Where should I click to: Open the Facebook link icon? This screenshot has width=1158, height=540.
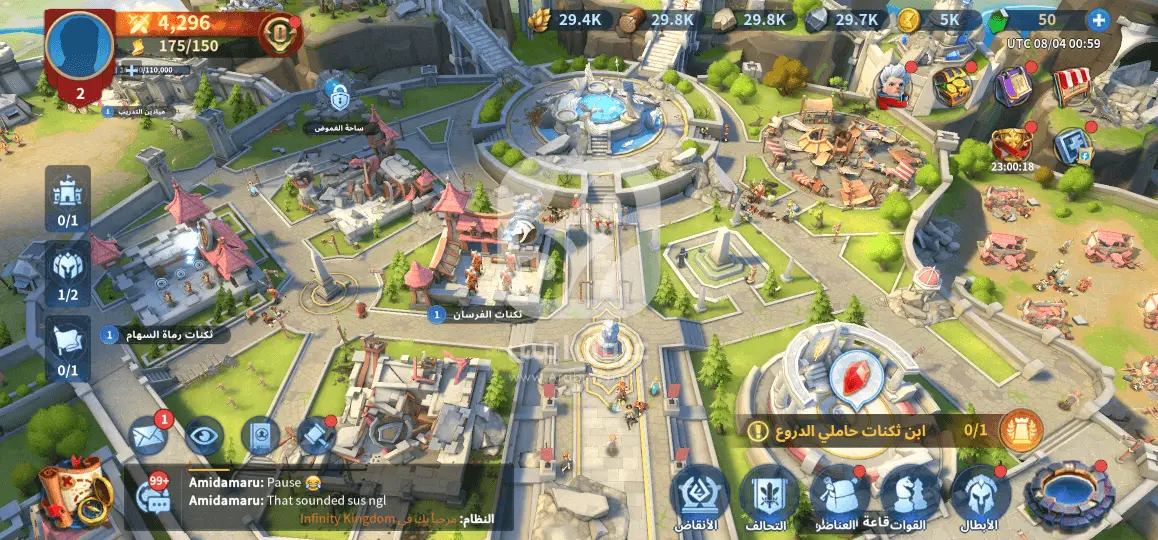(1071, 146)
